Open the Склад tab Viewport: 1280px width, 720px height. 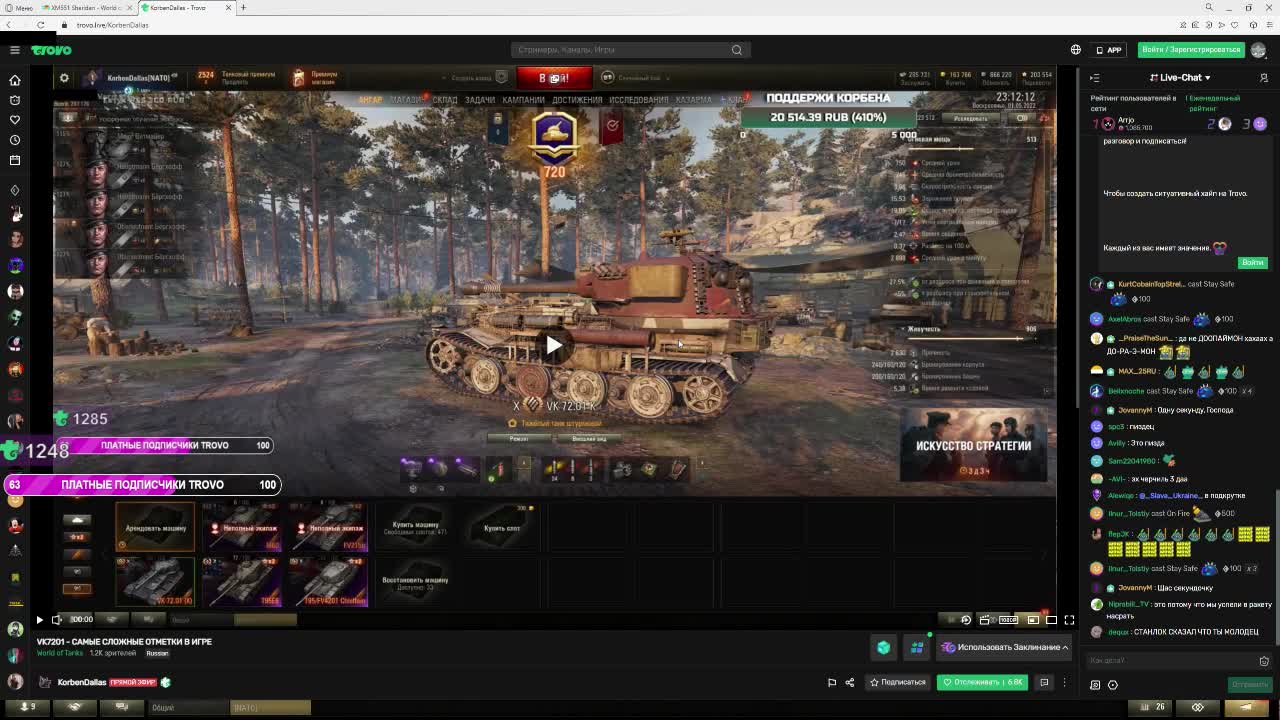pyautogui.click(x=444, y=100)
